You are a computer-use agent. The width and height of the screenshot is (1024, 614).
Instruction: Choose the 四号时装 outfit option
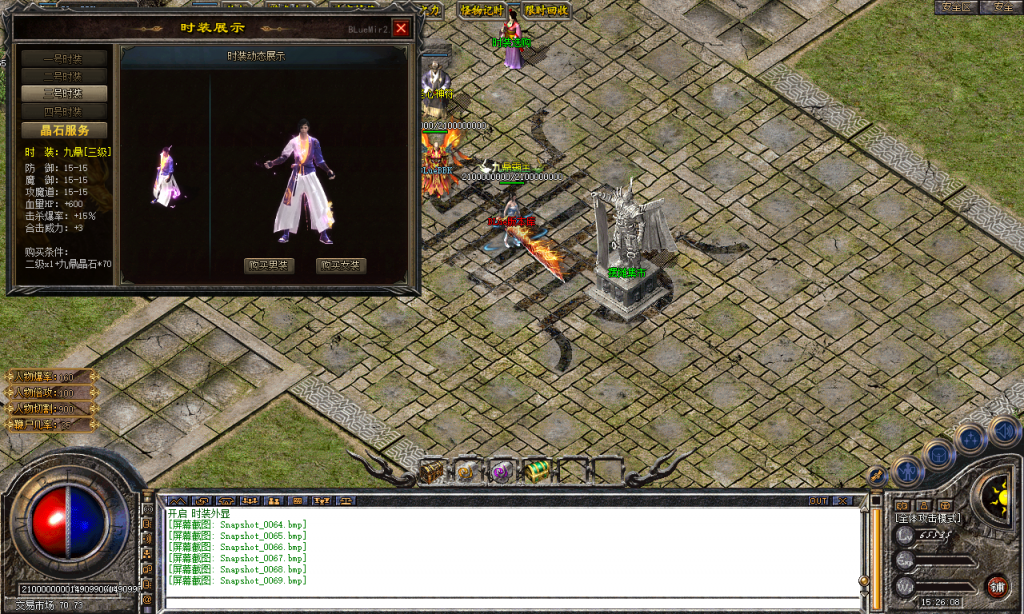tap(64, 111)
